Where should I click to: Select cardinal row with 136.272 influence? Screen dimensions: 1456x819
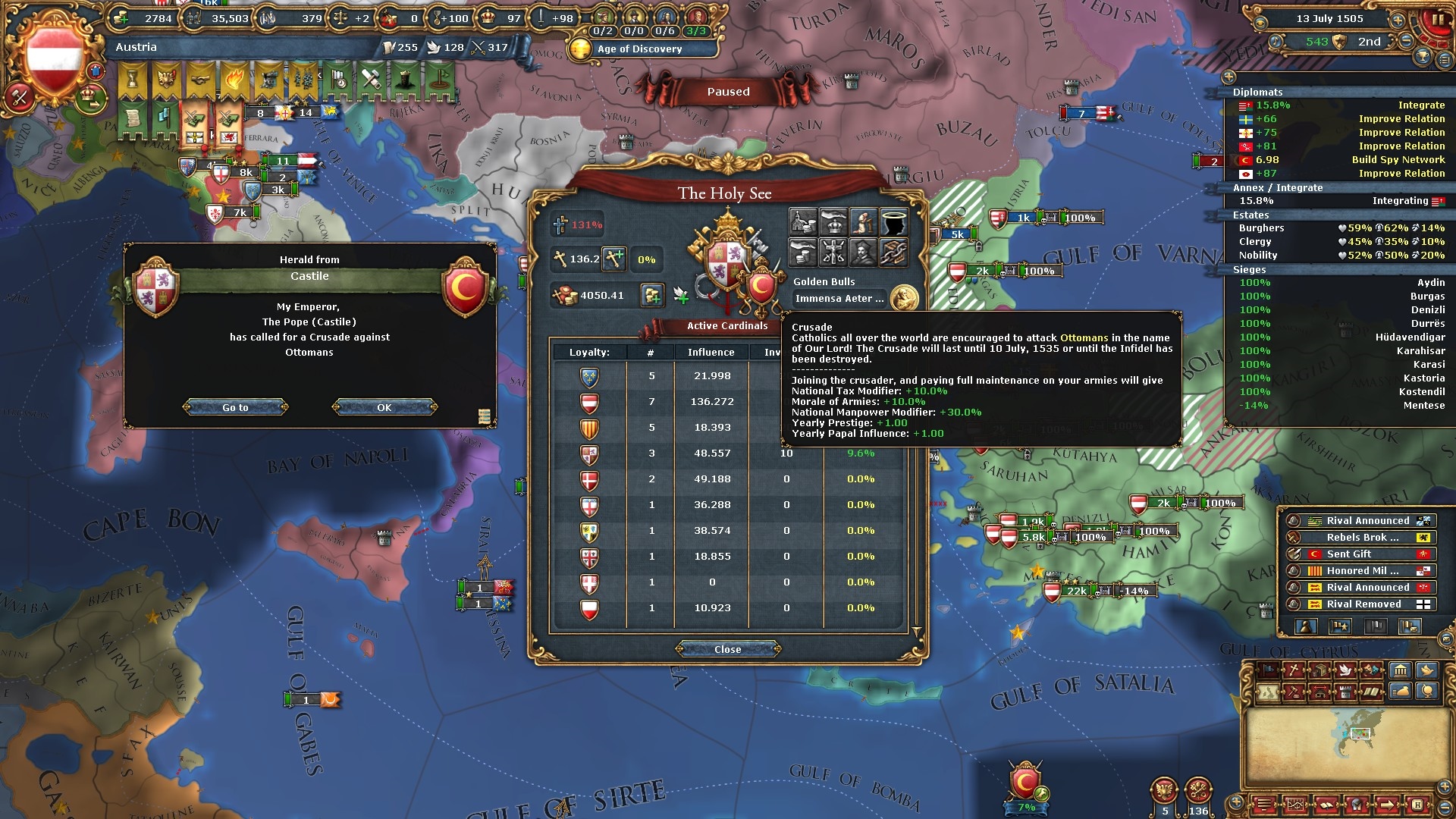coord(711,402)
